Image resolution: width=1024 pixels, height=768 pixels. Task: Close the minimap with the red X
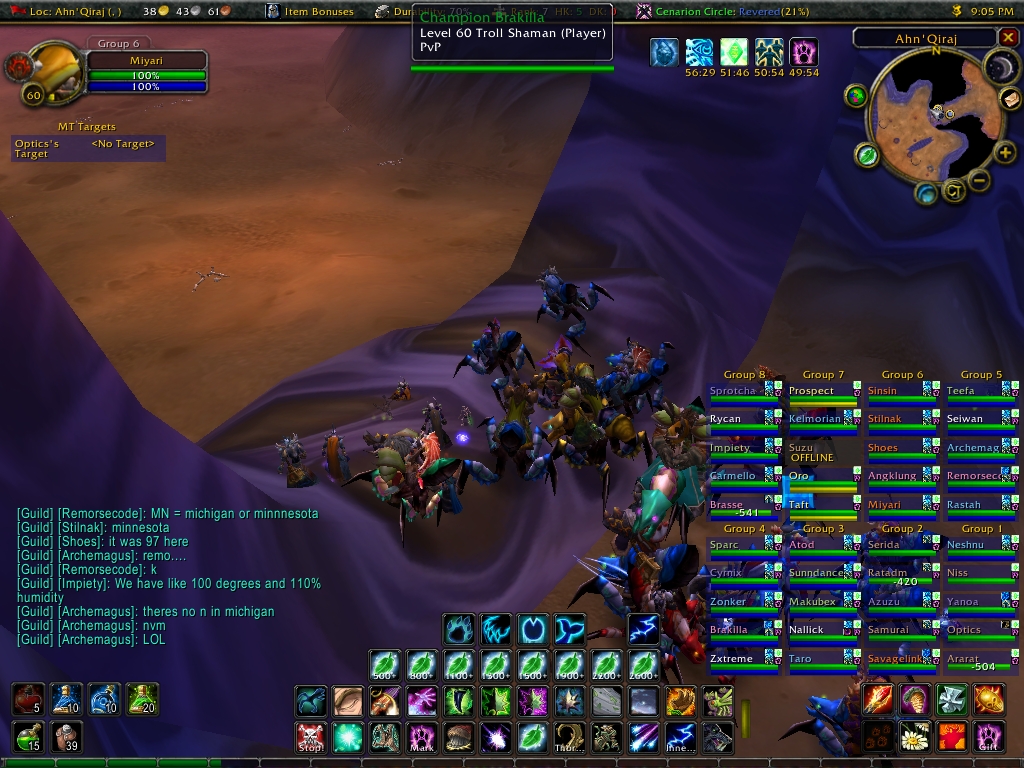tap(1008, 38)
